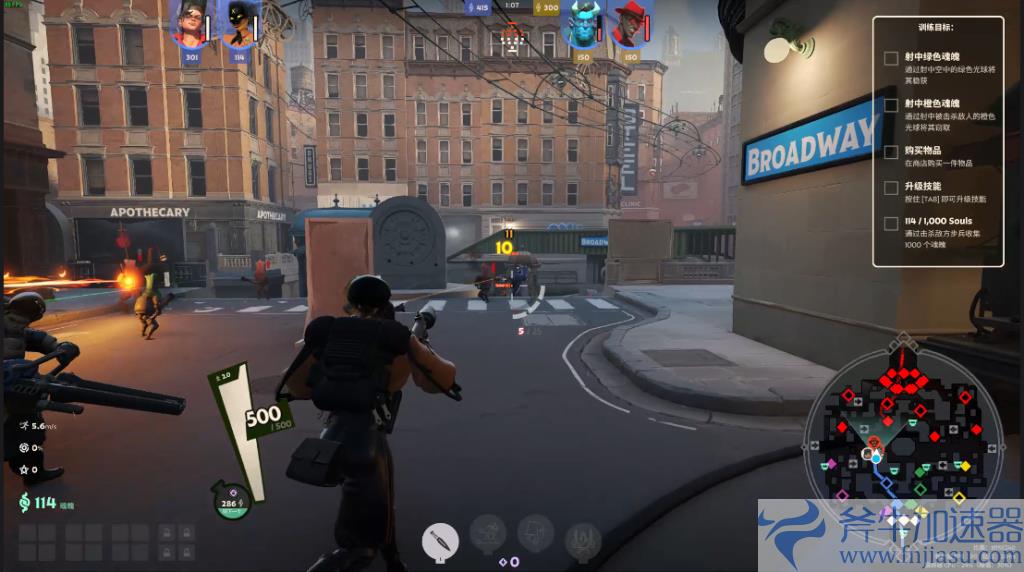
Task: Click the green 114 souls currency icon
Action: pyautogui.click(x=23, y=502)
